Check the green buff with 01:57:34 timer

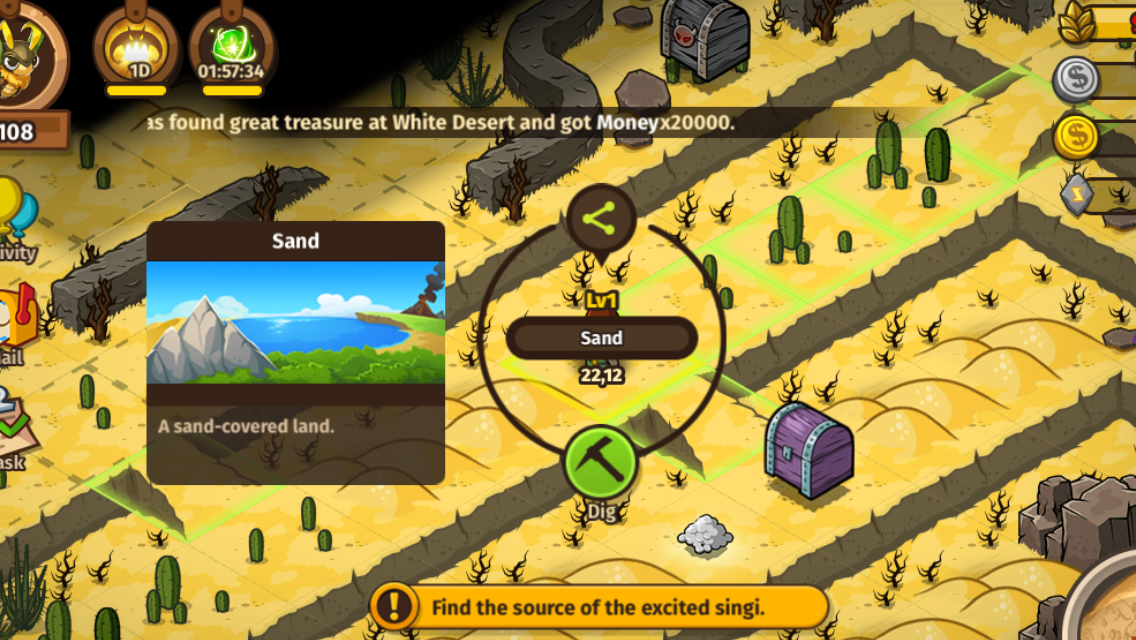click(x=231, y=47)
